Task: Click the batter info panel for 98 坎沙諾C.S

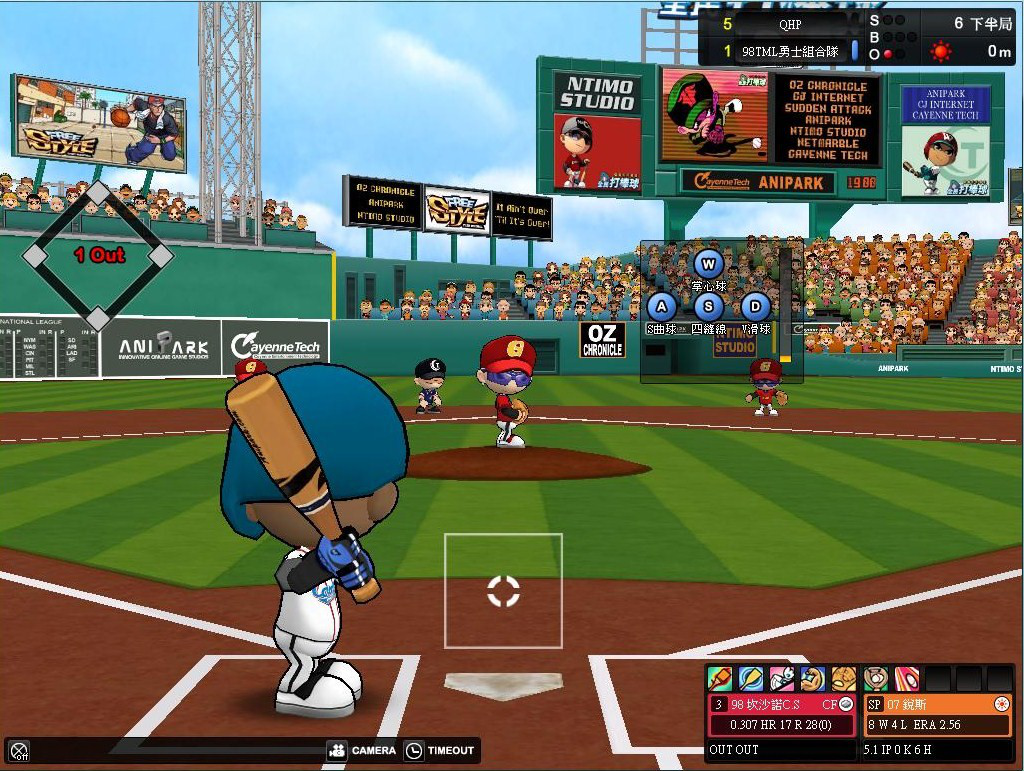Action: tap(782, 714)
